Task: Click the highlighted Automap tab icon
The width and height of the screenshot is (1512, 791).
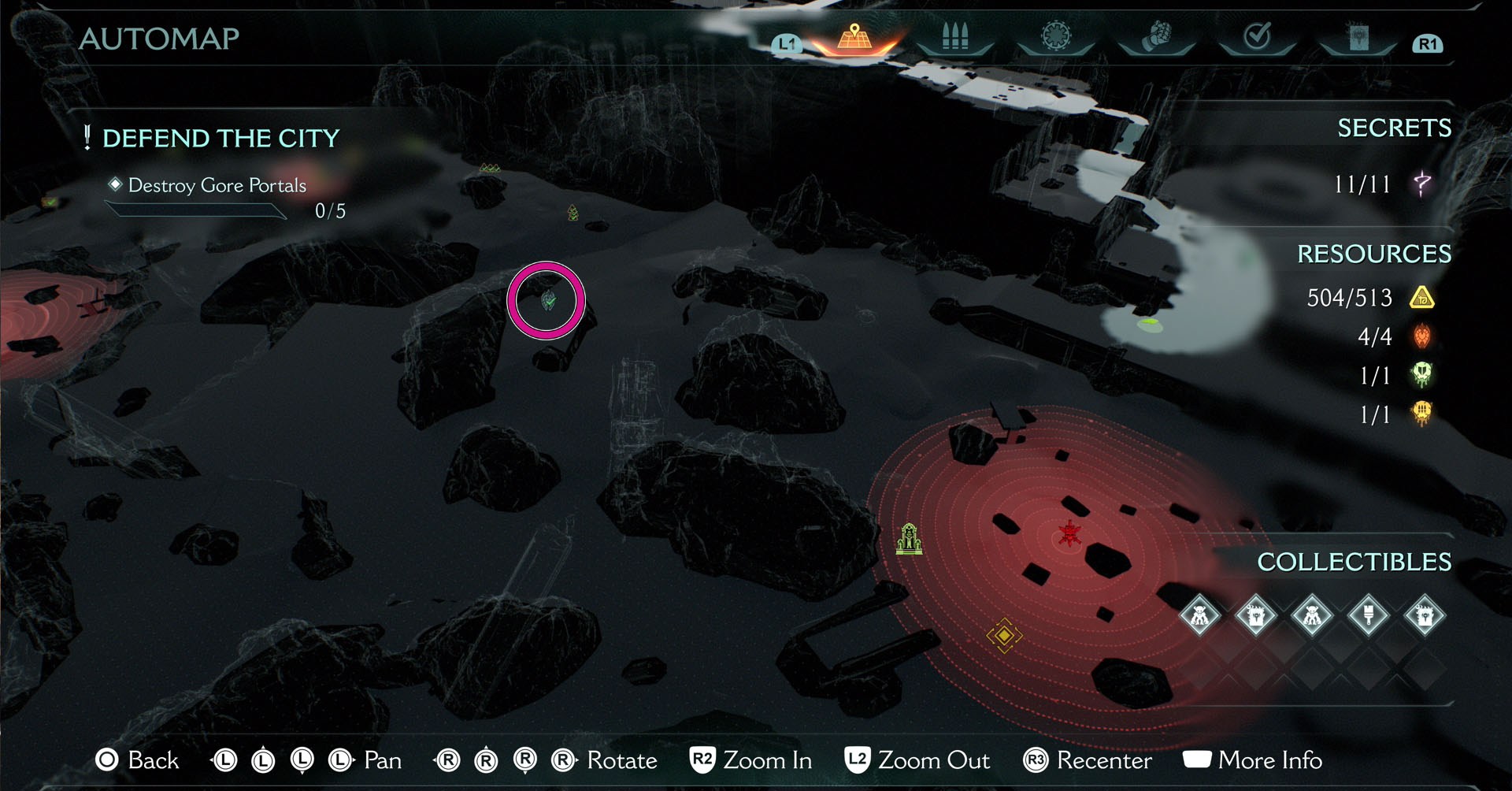Action: [x=853, y=36]
